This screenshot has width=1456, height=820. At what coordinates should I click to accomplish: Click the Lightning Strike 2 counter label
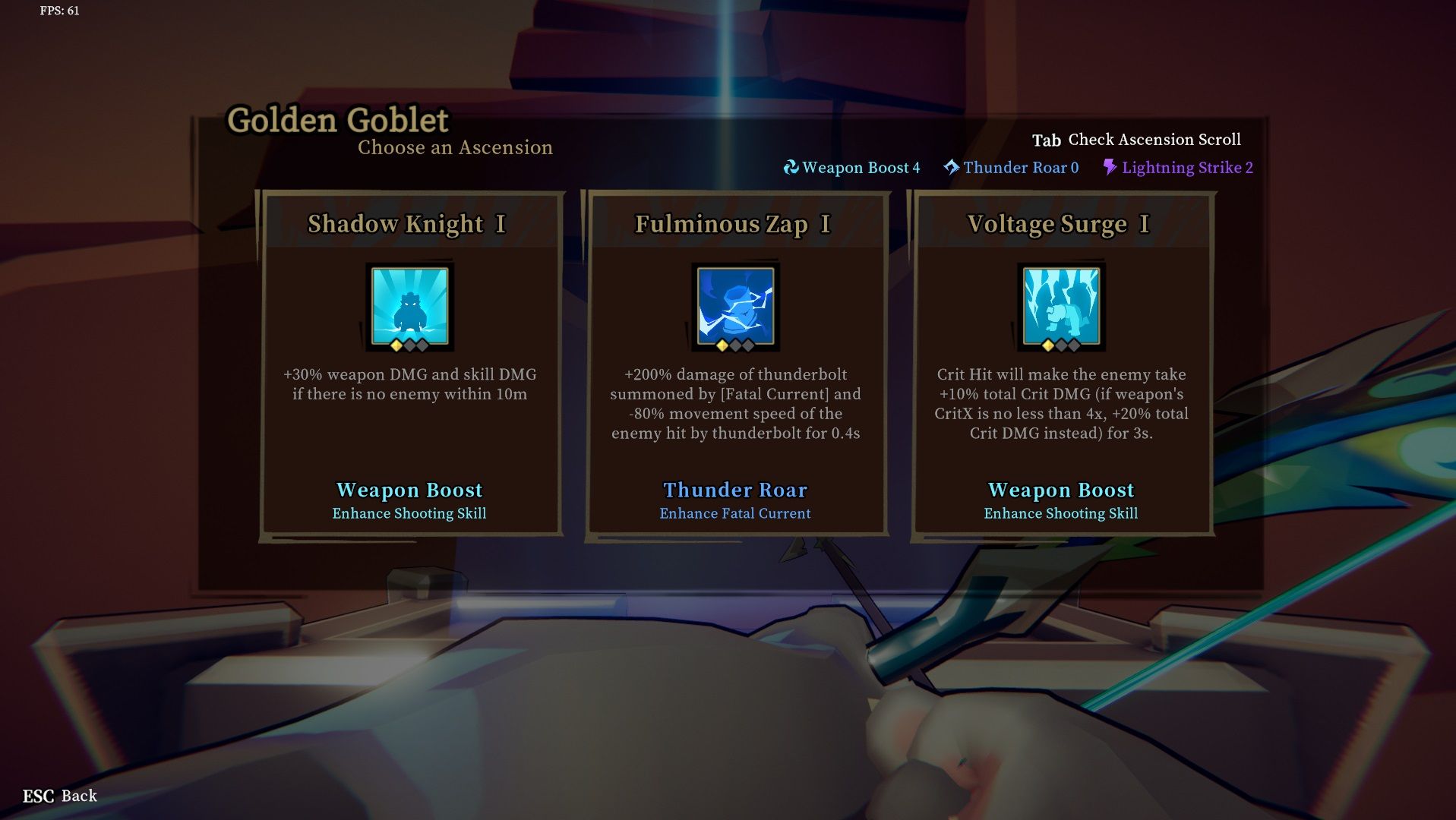1186,168
